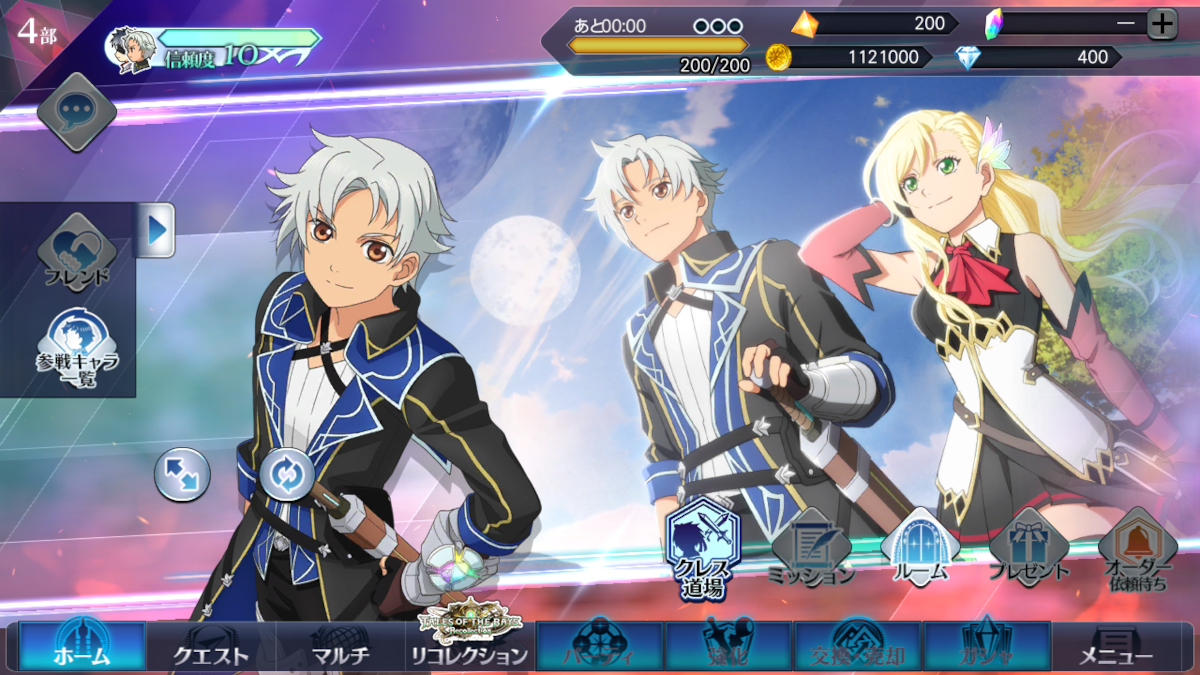This screenshot has width=1200, height=675.
Task: Tap the plus button beside the rainbow crystal
Action: coord(1161,23)
